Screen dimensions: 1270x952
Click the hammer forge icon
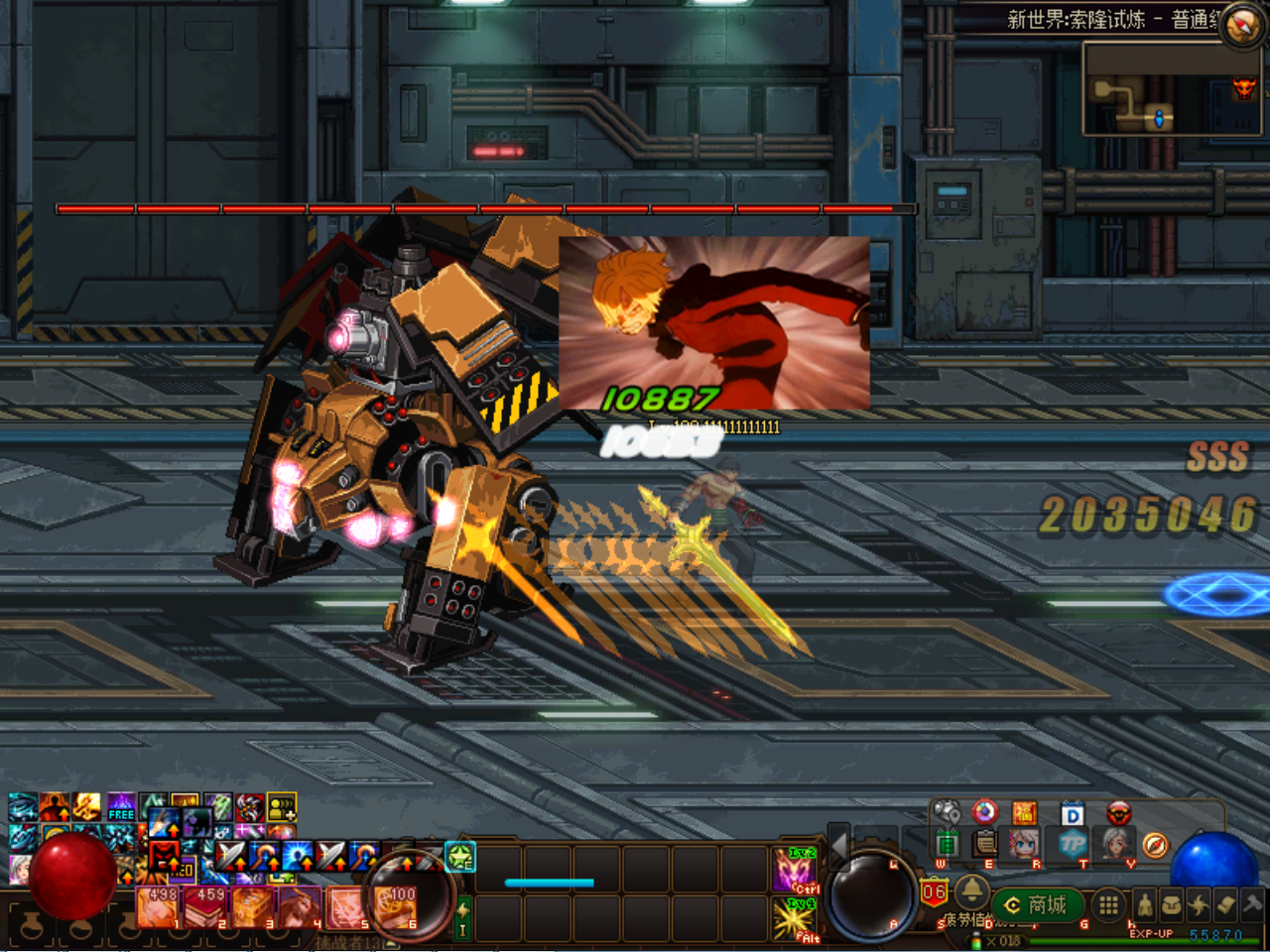[1251, 903]
